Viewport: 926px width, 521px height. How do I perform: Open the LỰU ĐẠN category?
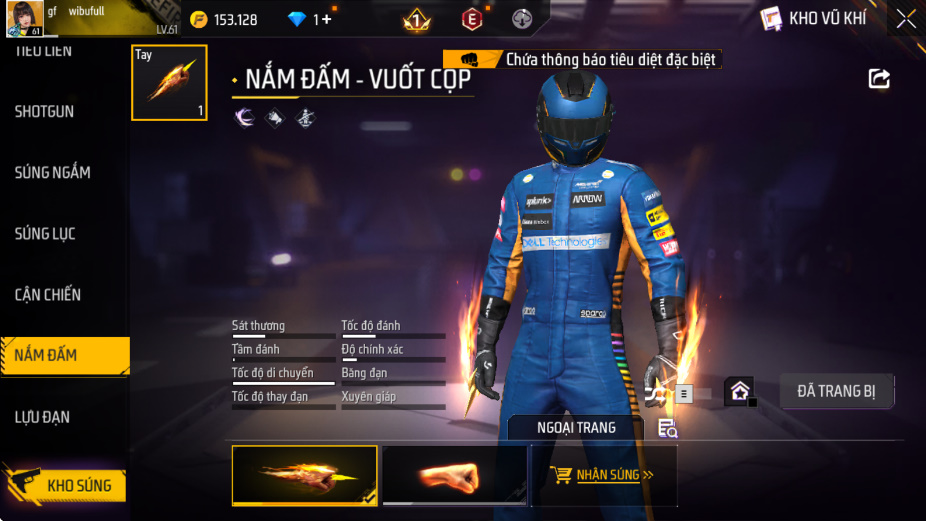point(42,417)
